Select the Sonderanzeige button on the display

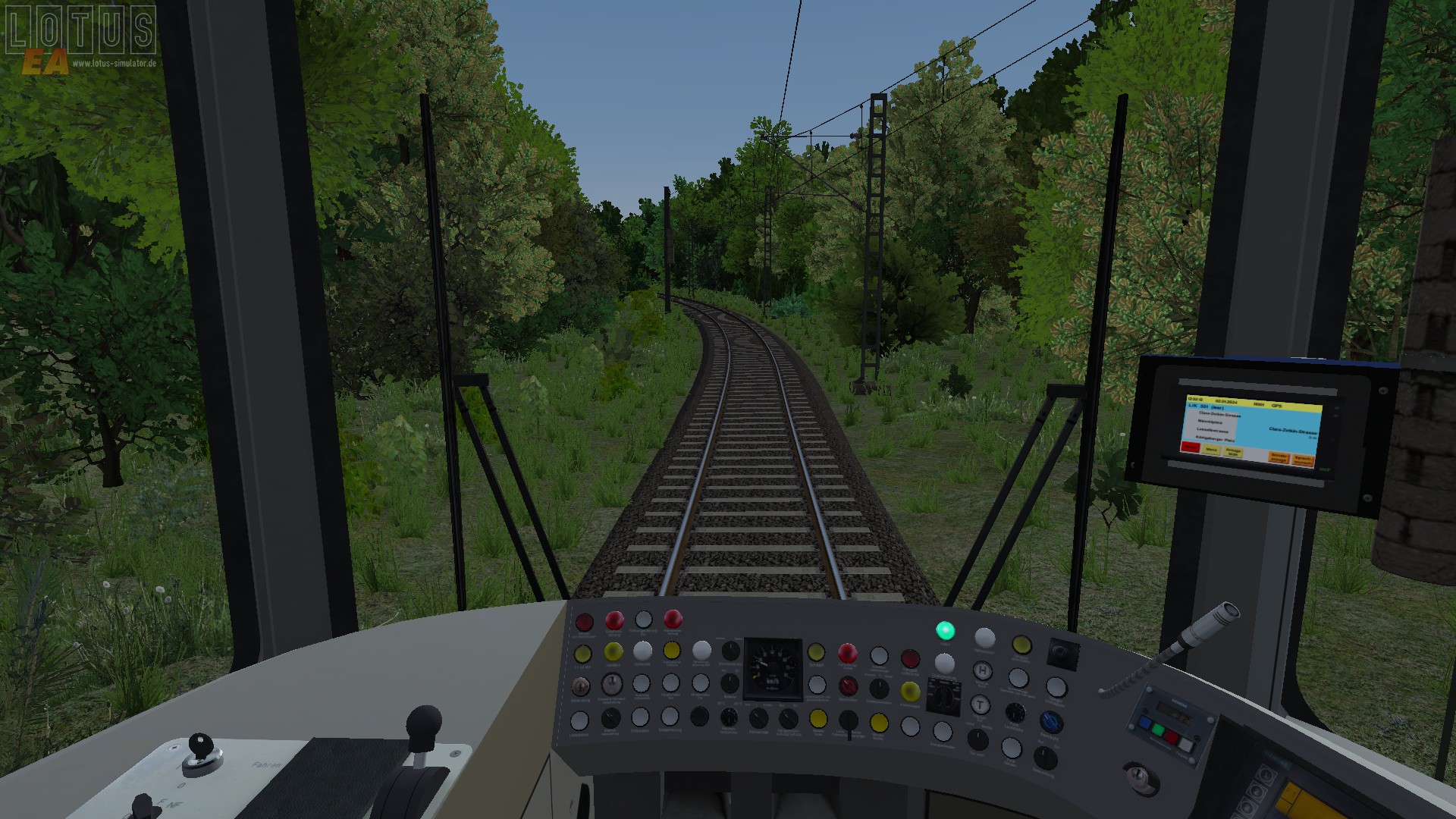click(1279, 457)
